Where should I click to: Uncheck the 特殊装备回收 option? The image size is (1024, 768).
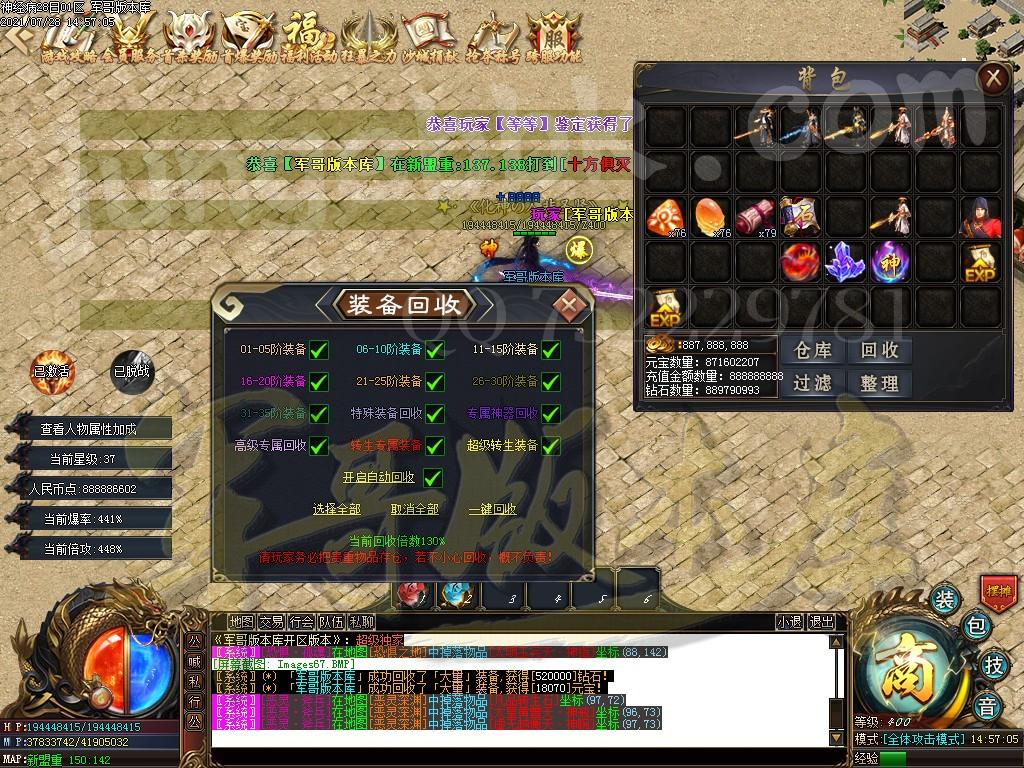tap(435, 413)
